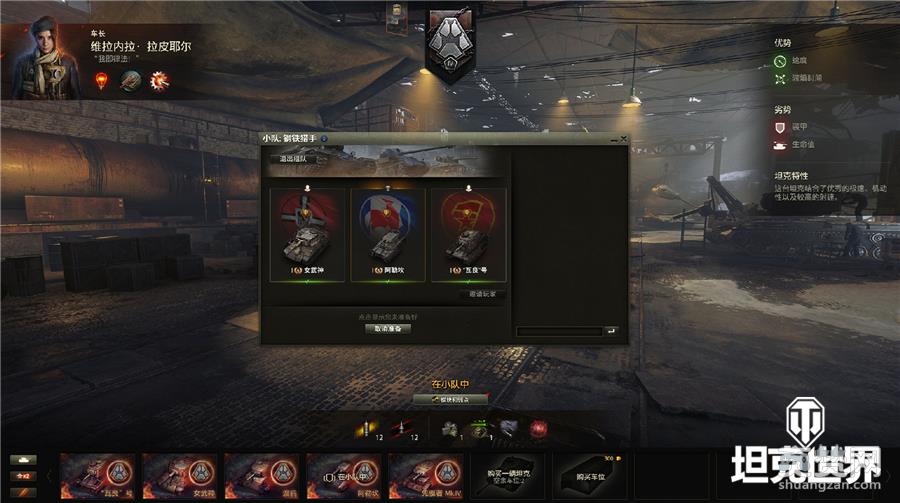Choose the "五良"号 tank in the carousel

pyautogui.click(x=98, y=475)
